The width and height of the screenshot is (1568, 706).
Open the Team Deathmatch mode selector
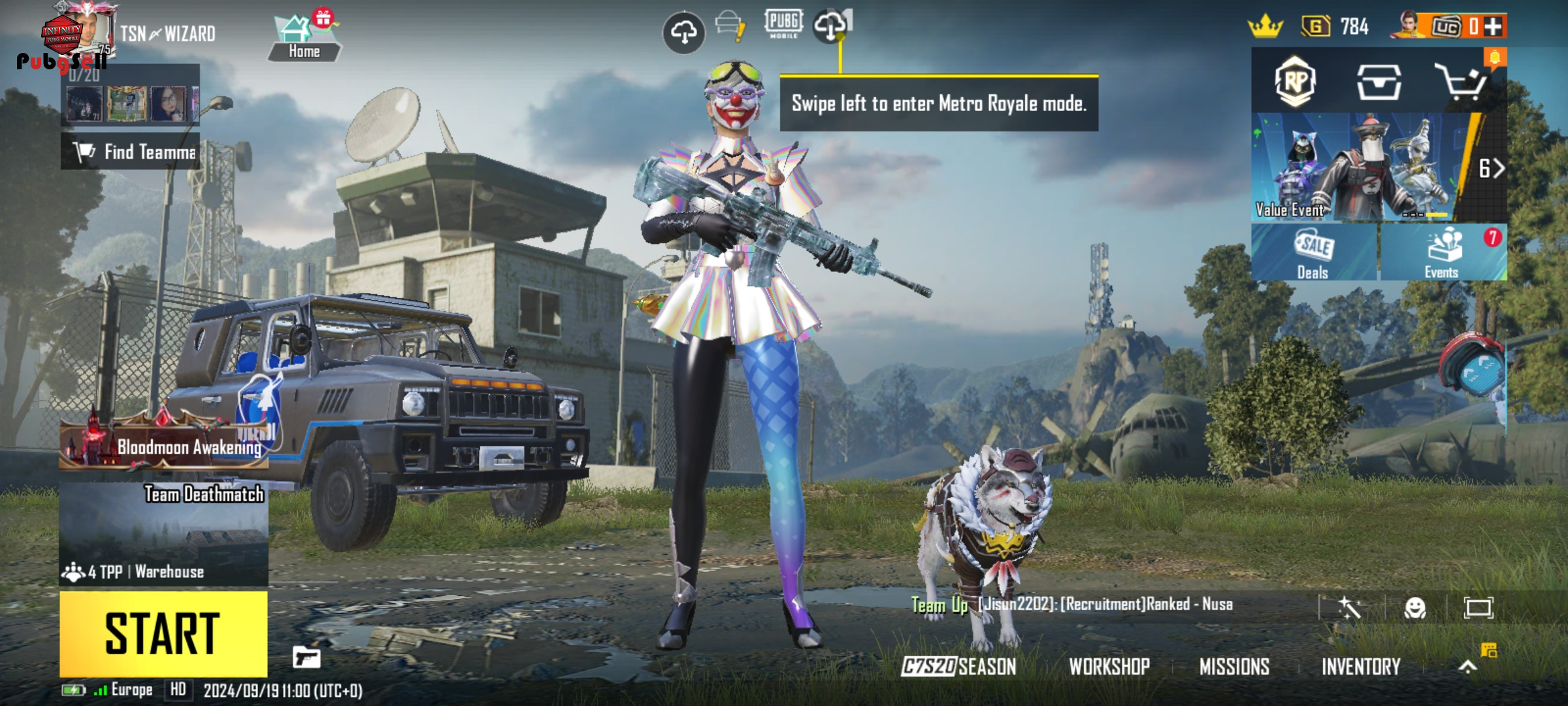click(x=163, y=533)
